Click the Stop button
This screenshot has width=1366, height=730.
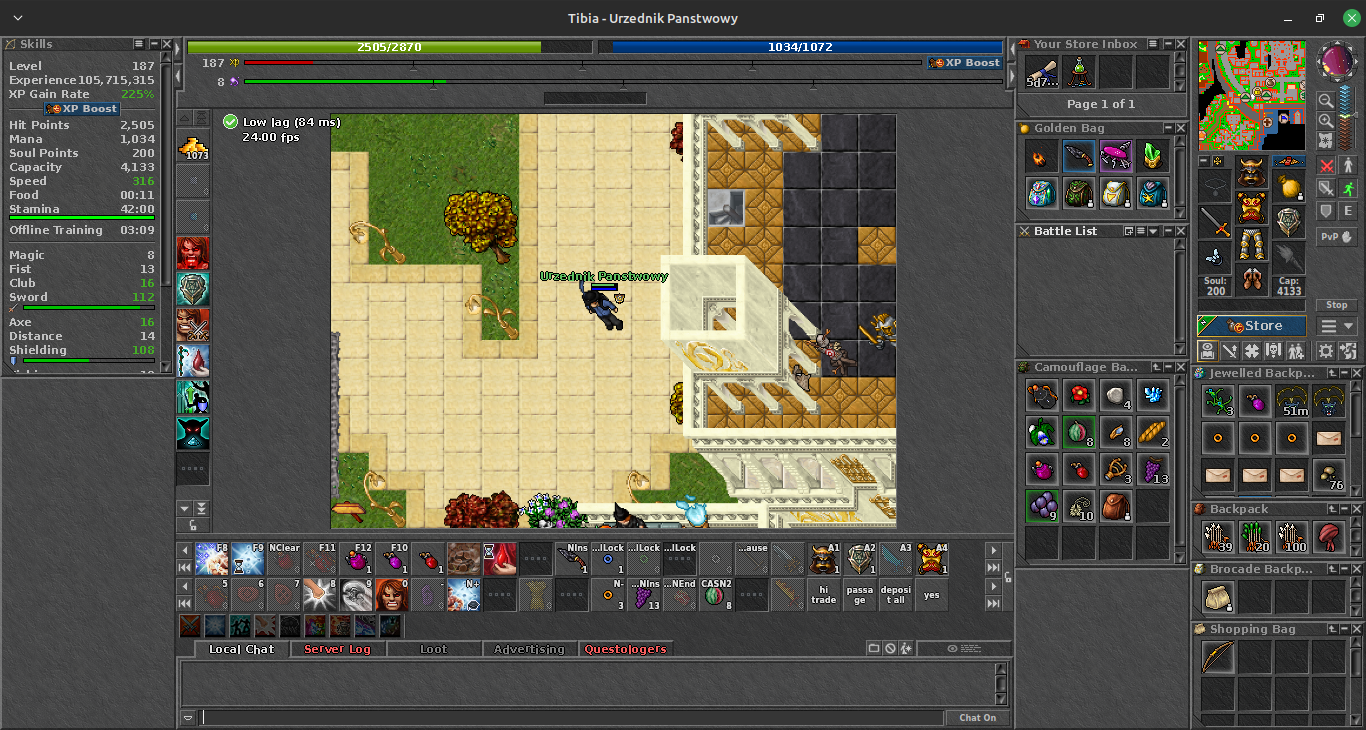pos(1337,305)
